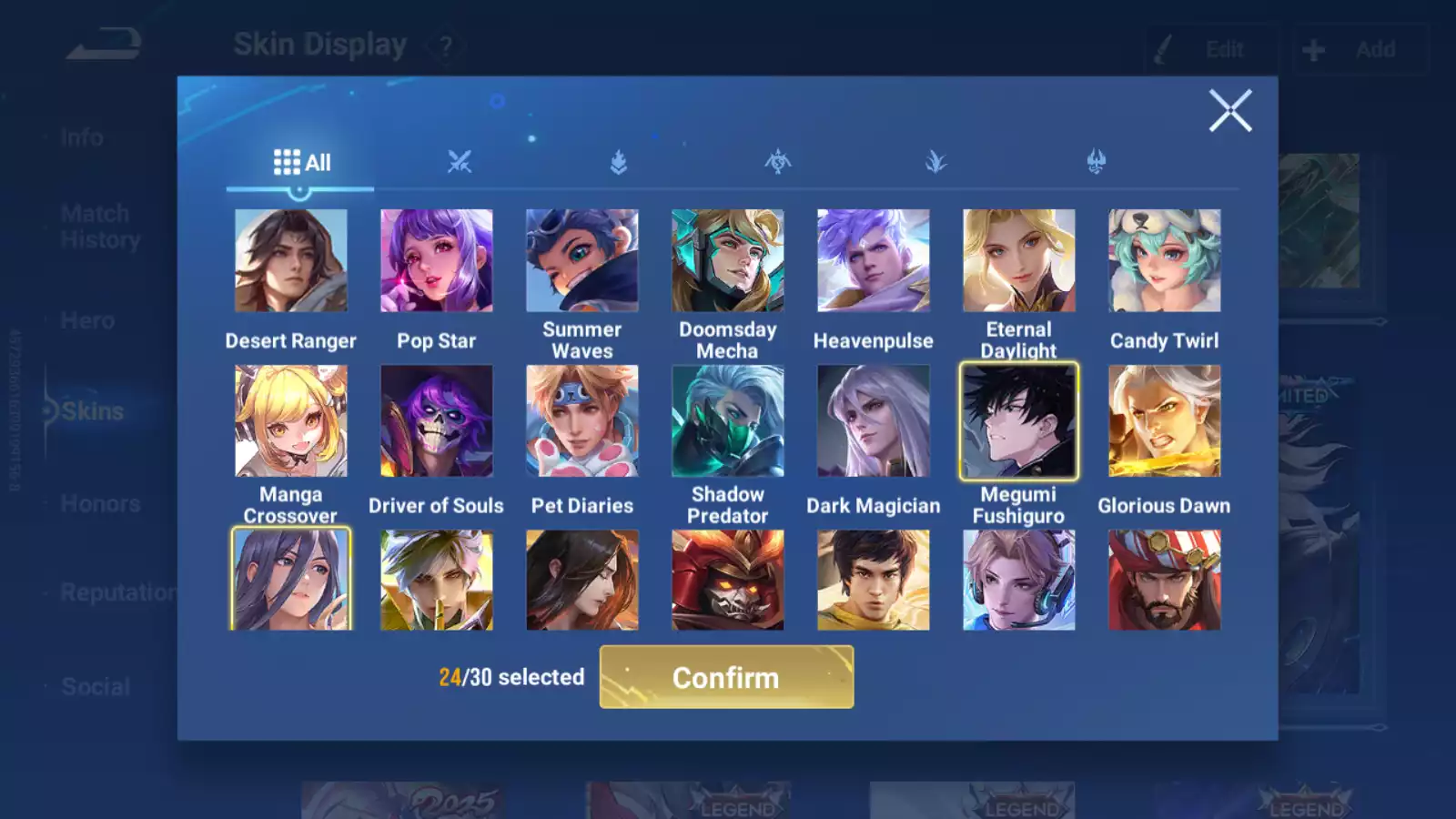1456x819 pixels.
Task: Close the skin selection dialog
Action: pyautogui.click(x=1230, y=111)
